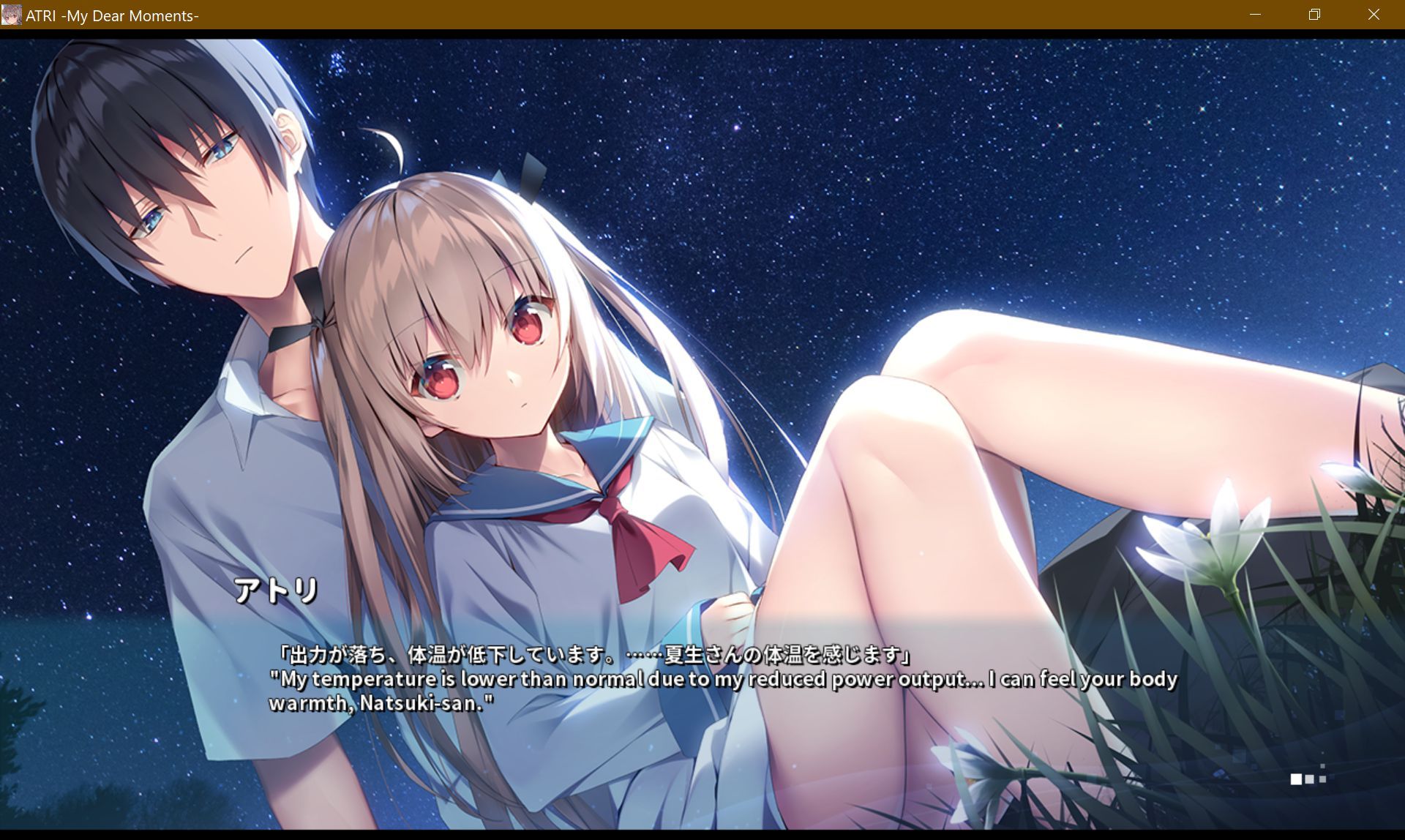The image size is (1405, 840).
Task: Minimize the ATRI game window
Action: (1256, 15)
